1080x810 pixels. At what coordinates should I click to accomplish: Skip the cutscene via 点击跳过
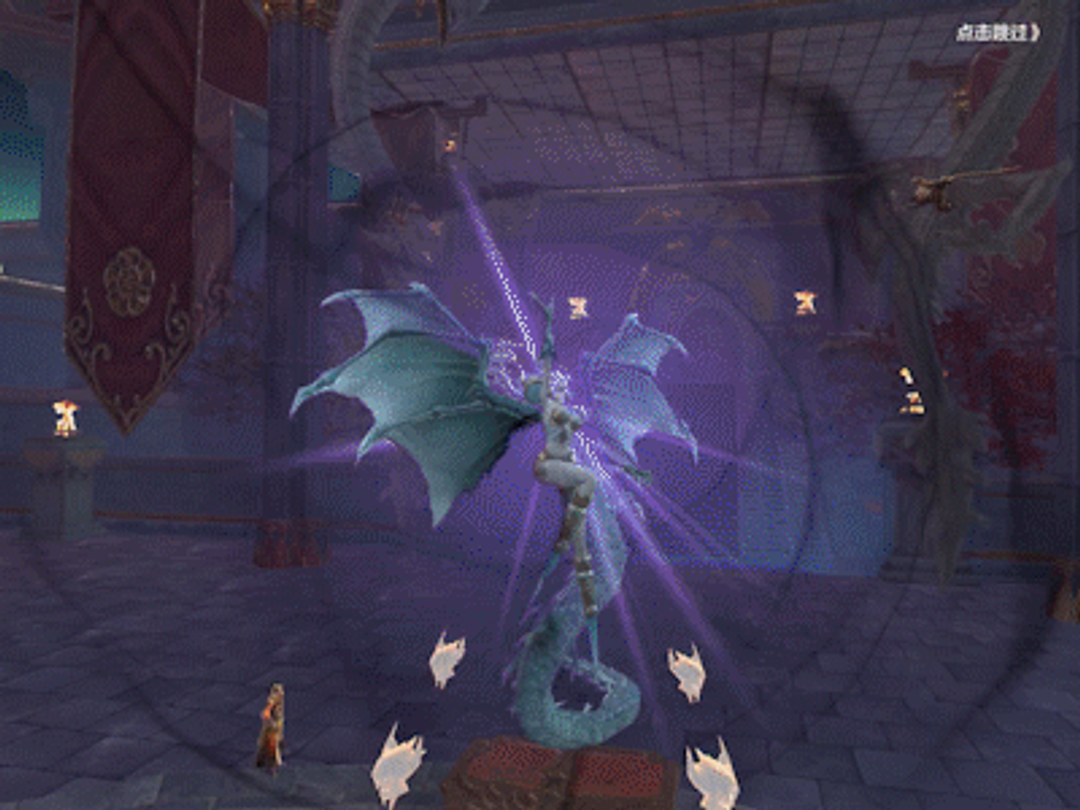pos(997,33)
